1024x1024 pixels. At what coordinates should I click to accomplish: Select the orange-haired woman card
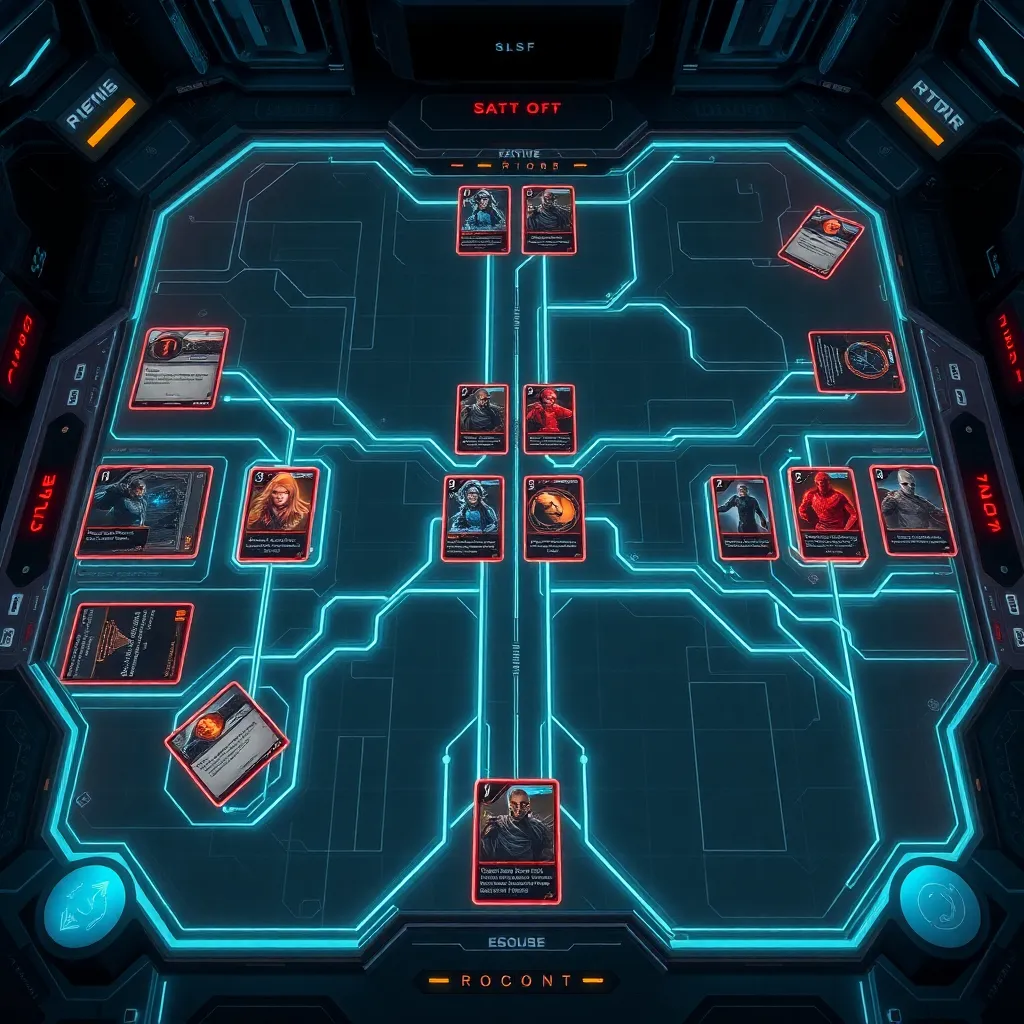point(280,513)
